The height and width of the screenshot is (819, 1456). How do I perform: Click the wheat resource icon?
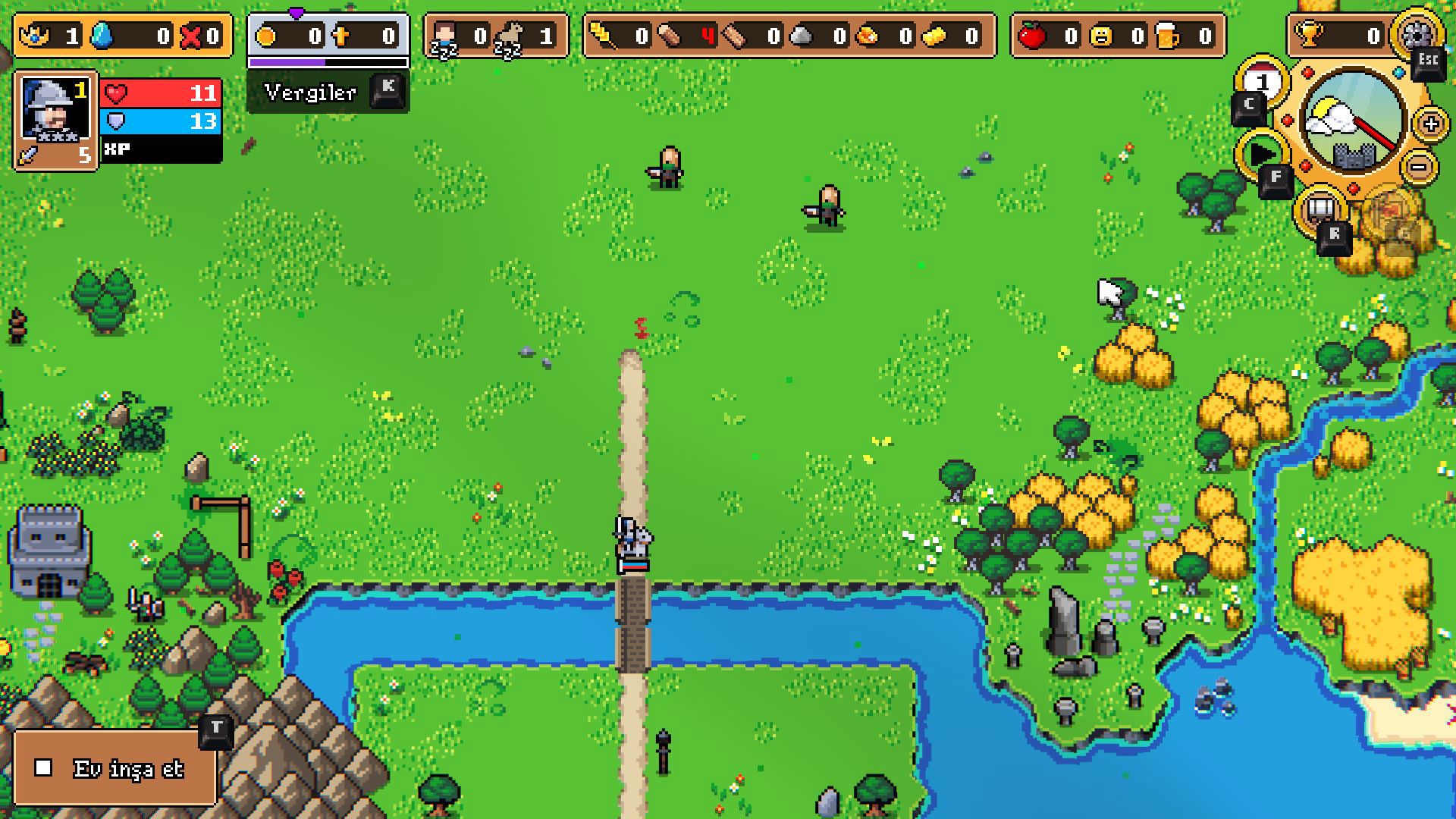(x=603, y=35)
